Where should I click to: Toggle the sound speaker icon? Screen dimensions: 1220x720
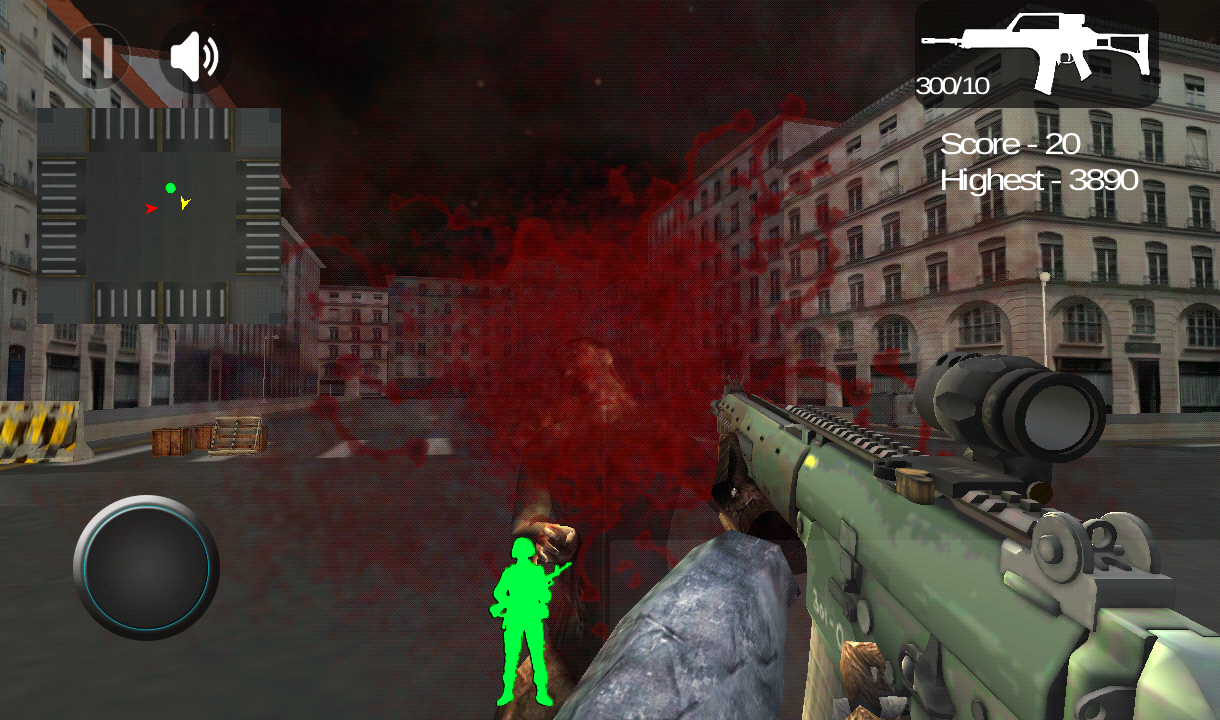(x=194, y=56)
